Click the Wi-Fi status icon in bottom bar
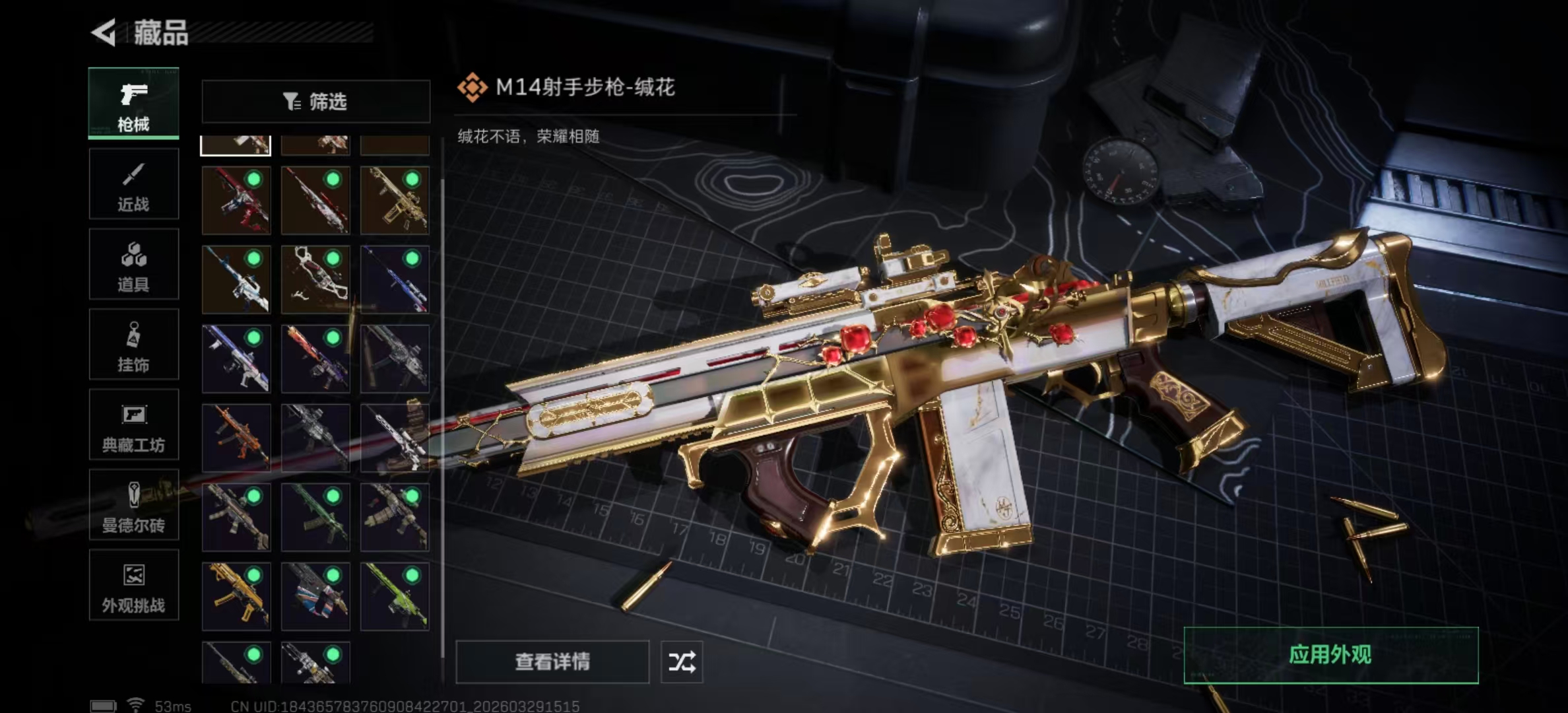This screenshot has height=713, width=1568. [135, 704]
